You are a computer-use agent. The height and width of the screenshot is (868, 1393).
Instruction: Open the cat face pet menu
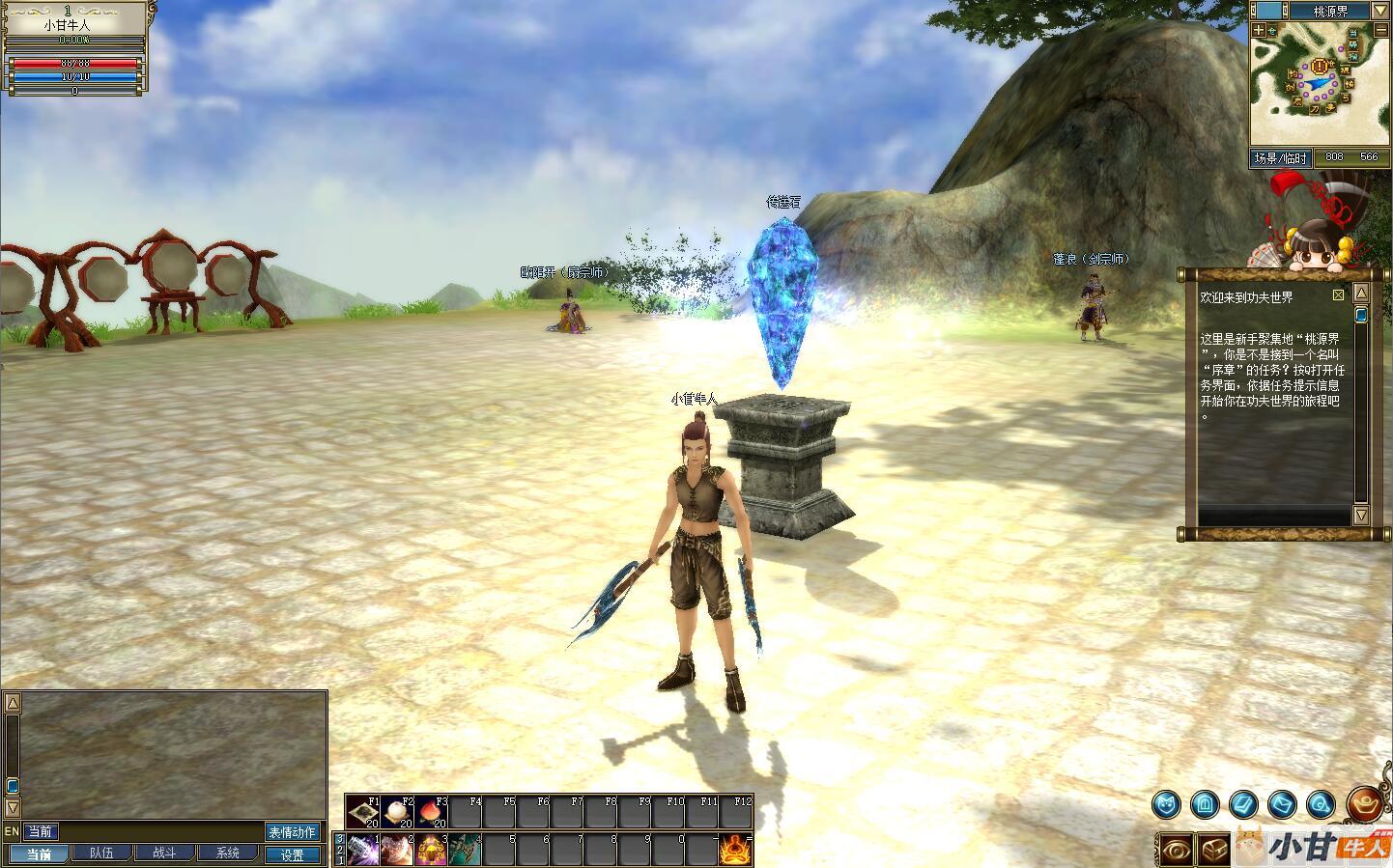tap(1166, 802)
